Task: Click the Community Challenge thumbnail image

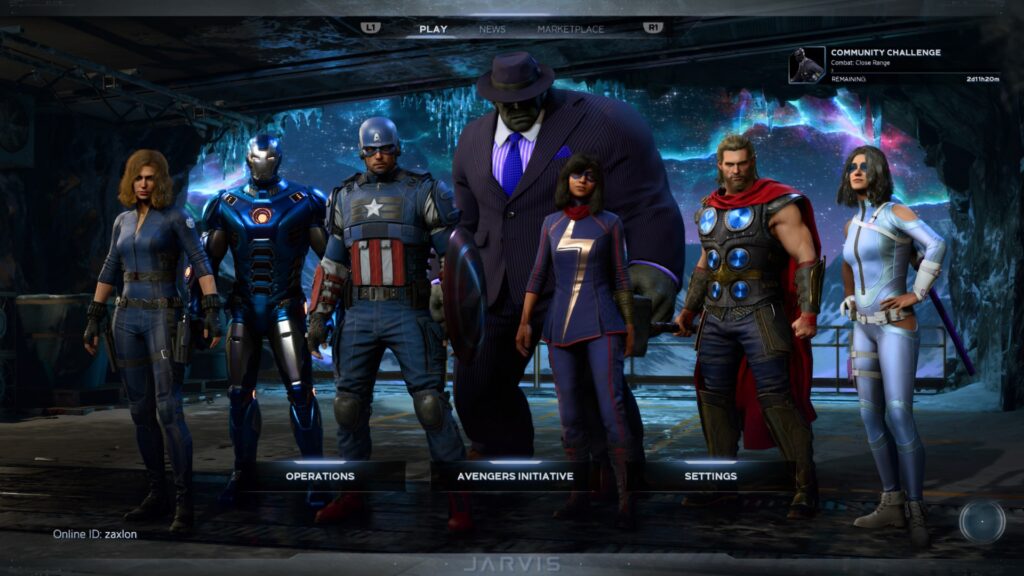Action: click(806, 65)
